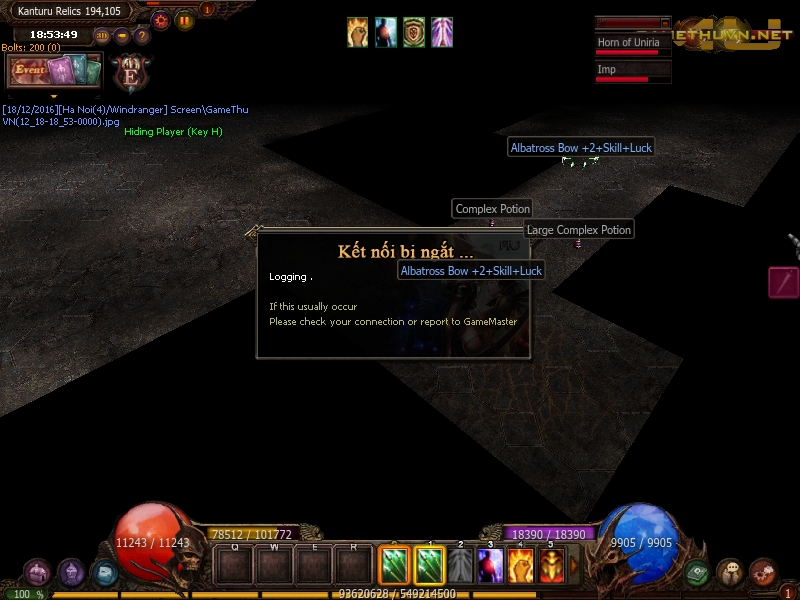
Task: Open the question mark help button
Action: (142, 36)
